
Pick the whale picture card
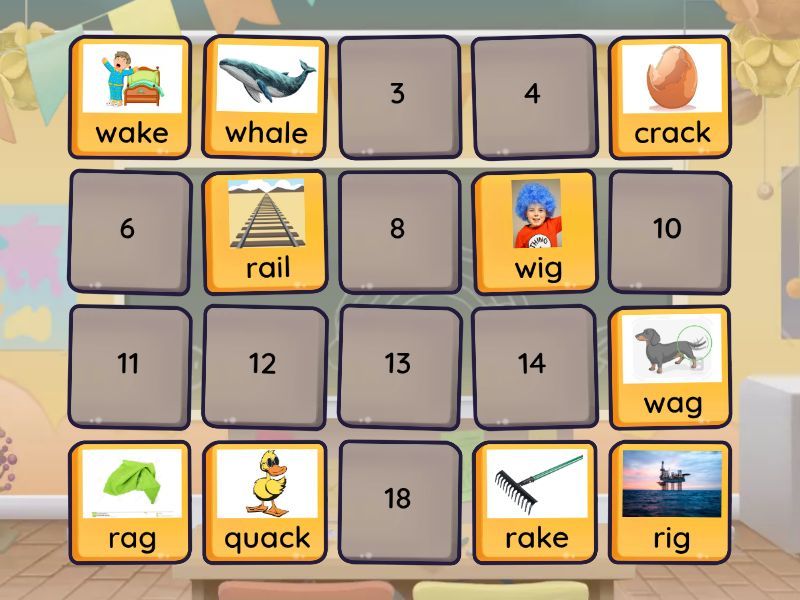point(265,97)
